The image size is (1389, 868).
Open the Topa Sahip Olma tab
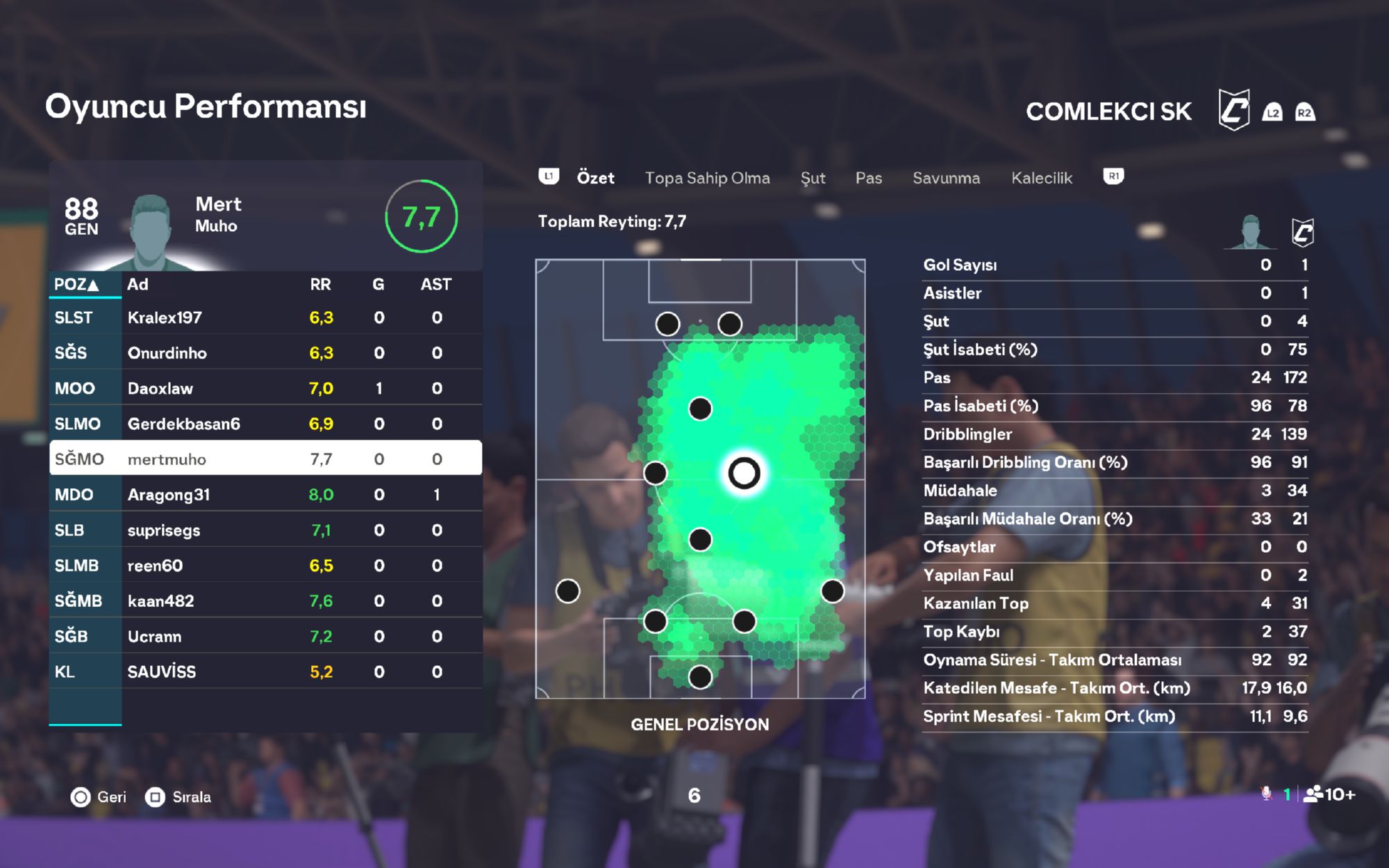pyautogui.click(x=707, y=178)
